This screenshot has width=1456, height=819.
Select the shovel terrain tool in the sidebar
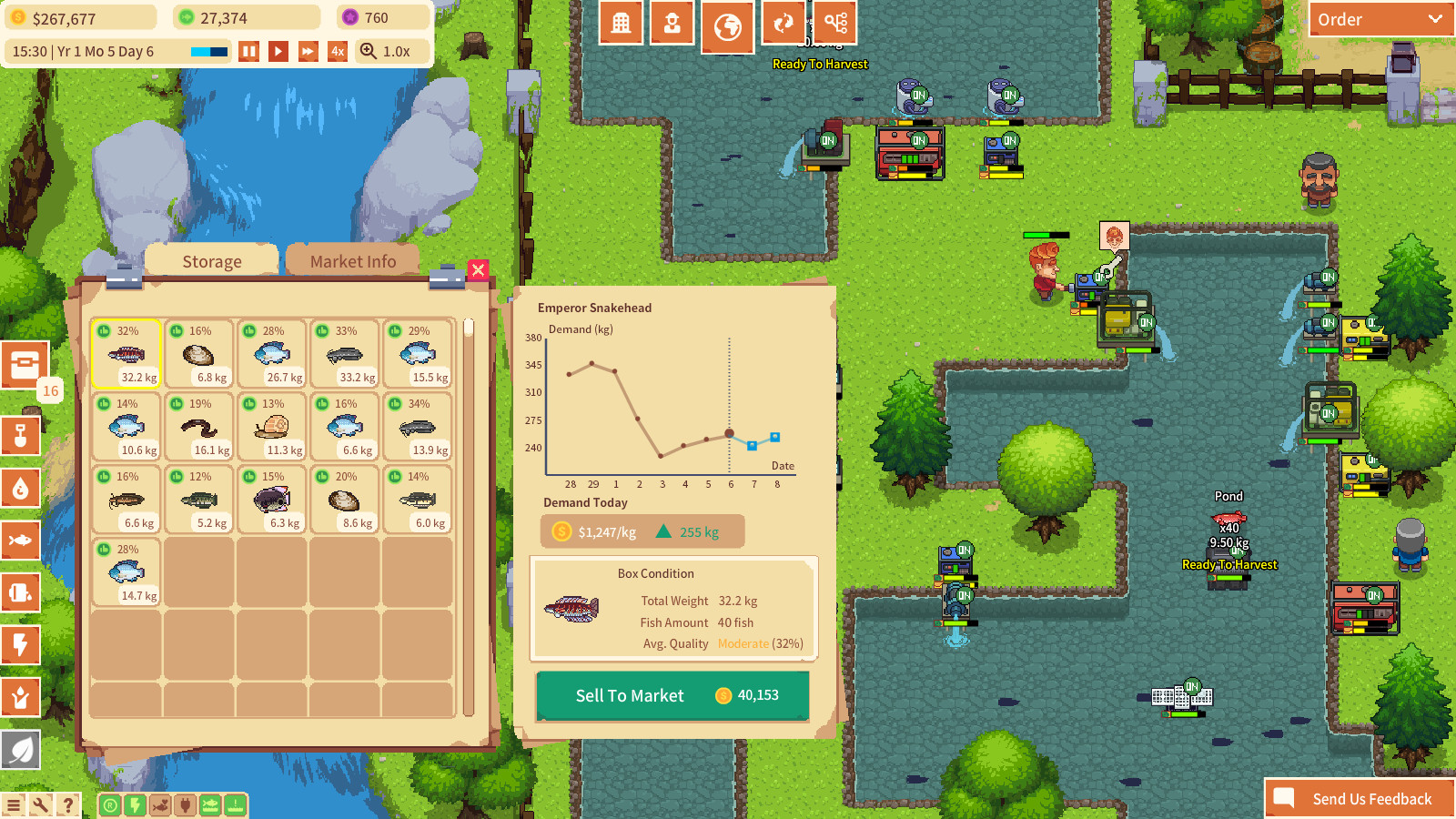(x=20, y=436)
